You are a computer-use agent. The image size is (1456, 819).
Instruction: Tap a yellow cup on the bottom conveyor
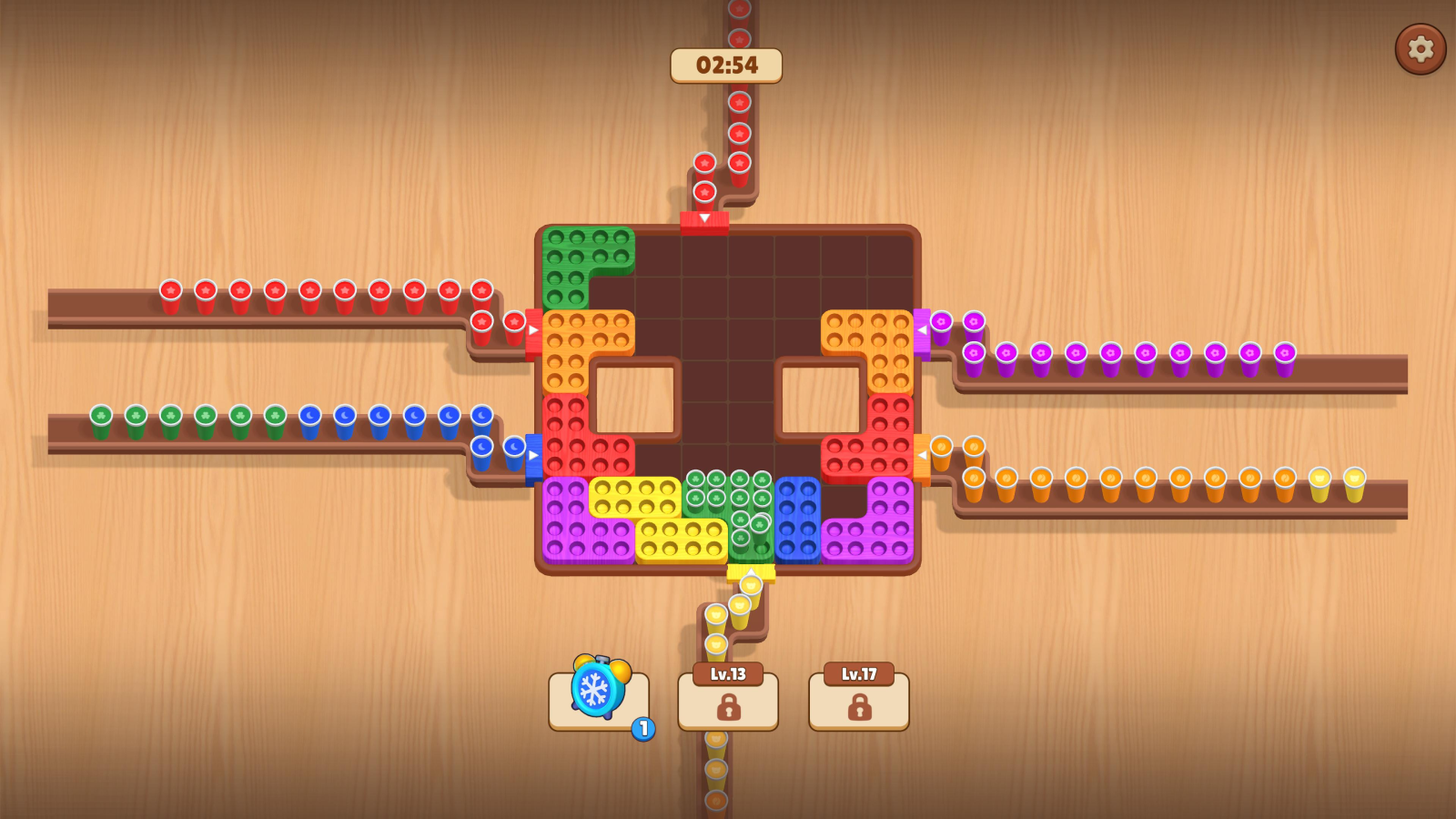tap(1319, 480)
